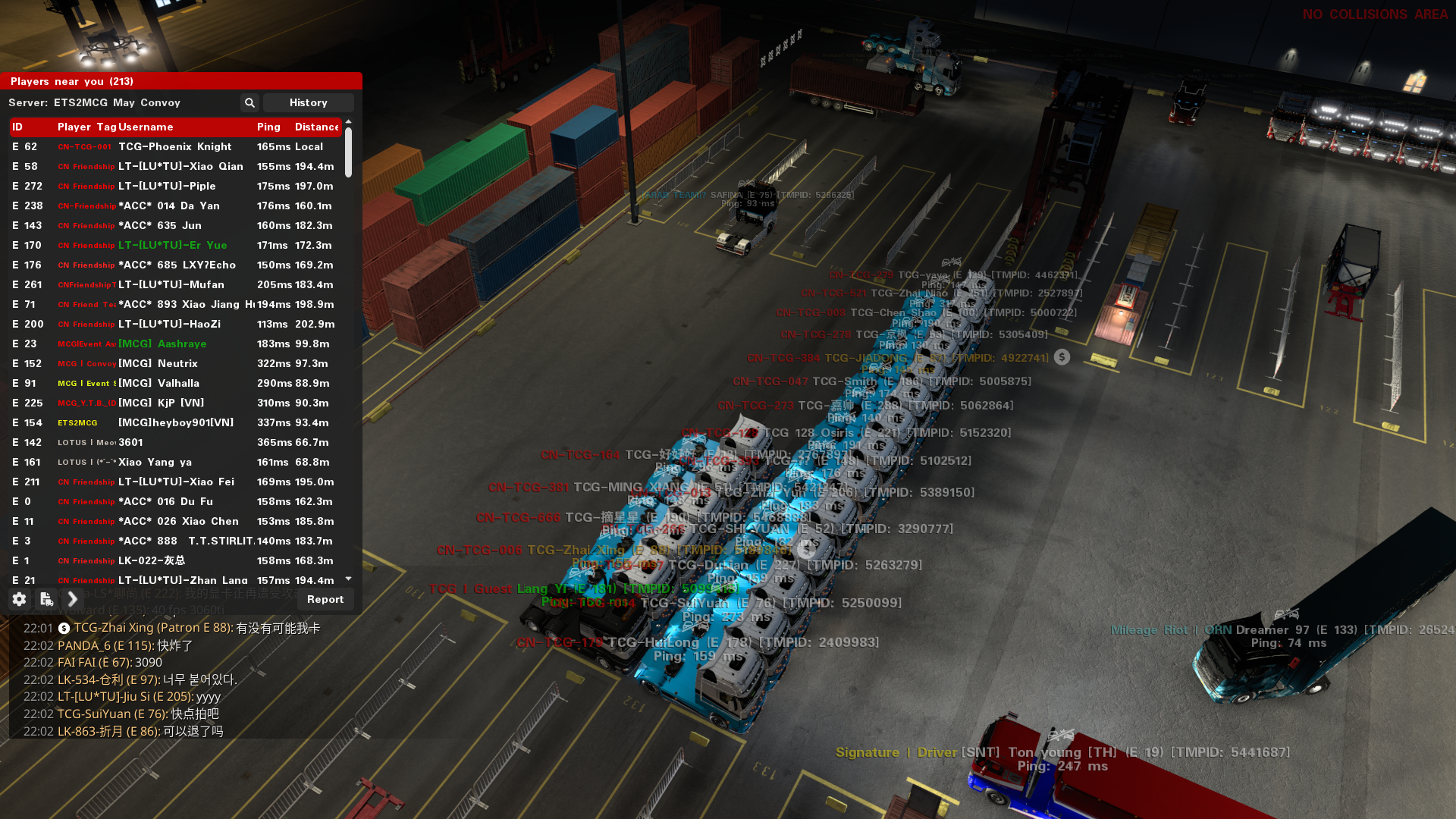Open the gear settings icon
The height and width of the screenshot is (819, 1456).
tap(20, 599)
